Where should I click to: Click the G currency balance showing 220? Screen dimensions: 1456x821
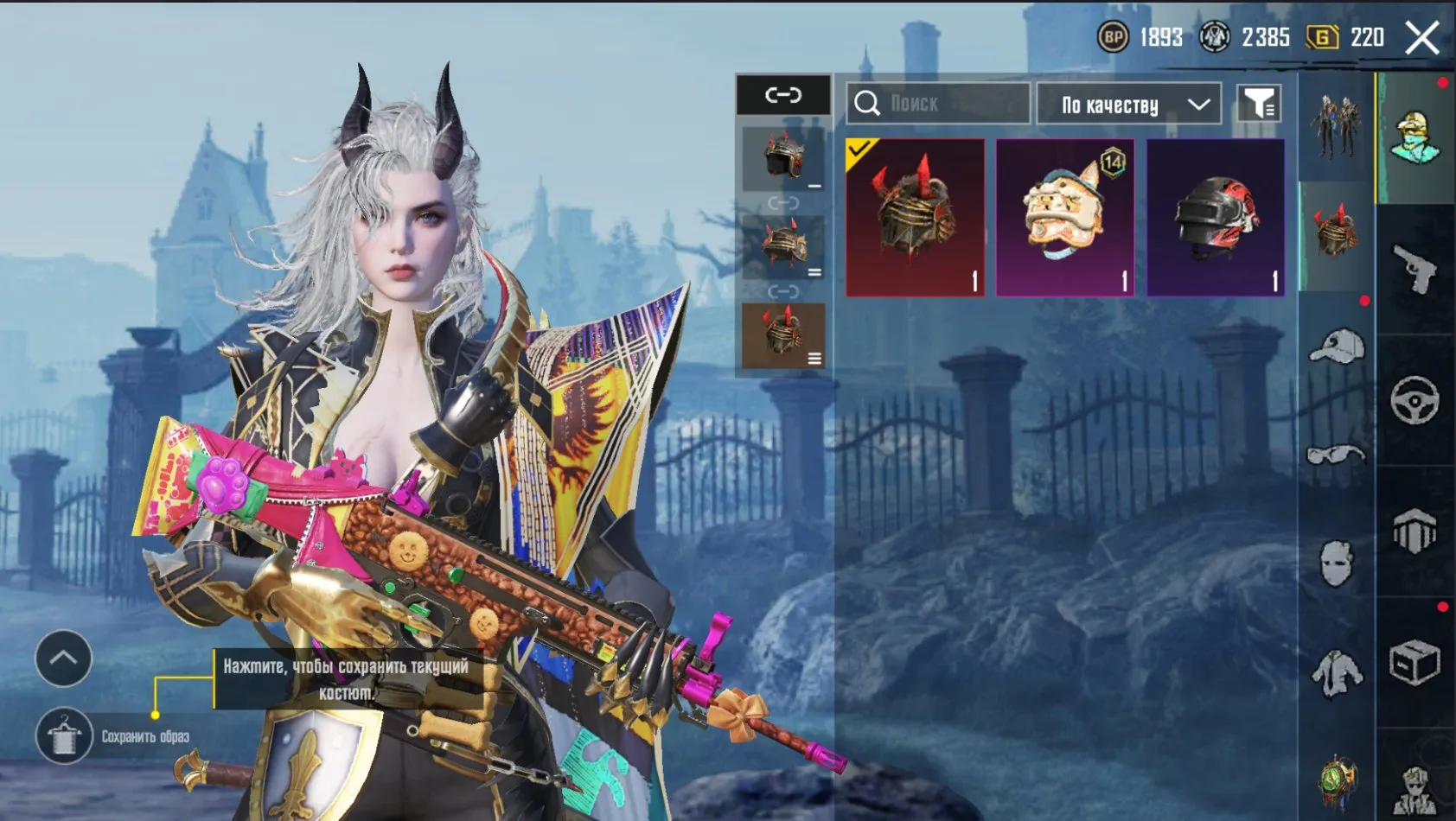click(x=1344, y=37)
